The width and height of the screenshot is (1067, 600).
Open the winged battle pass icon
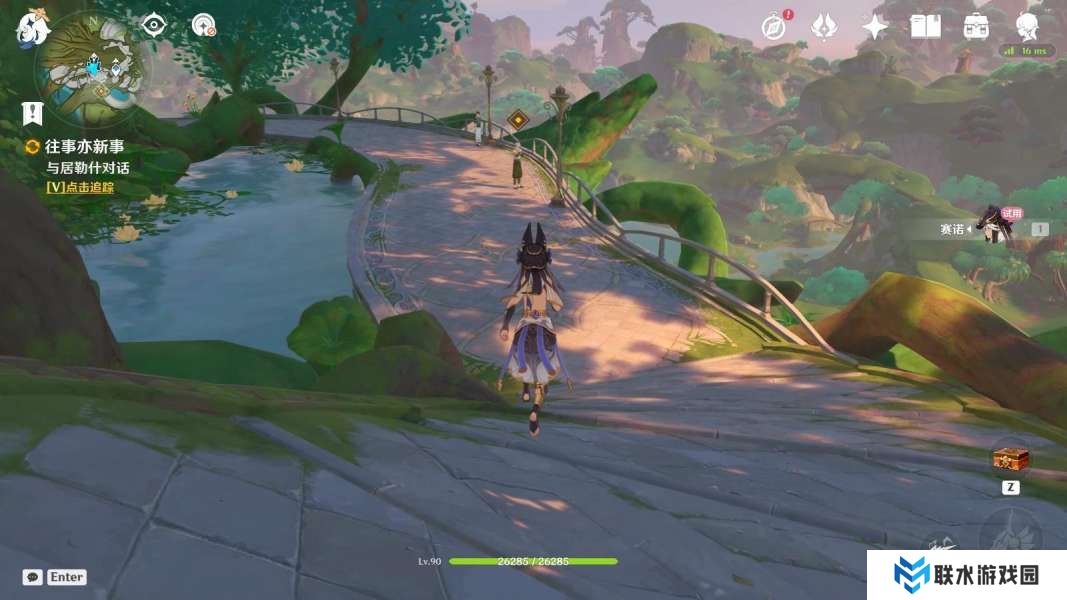coord(823,27)
